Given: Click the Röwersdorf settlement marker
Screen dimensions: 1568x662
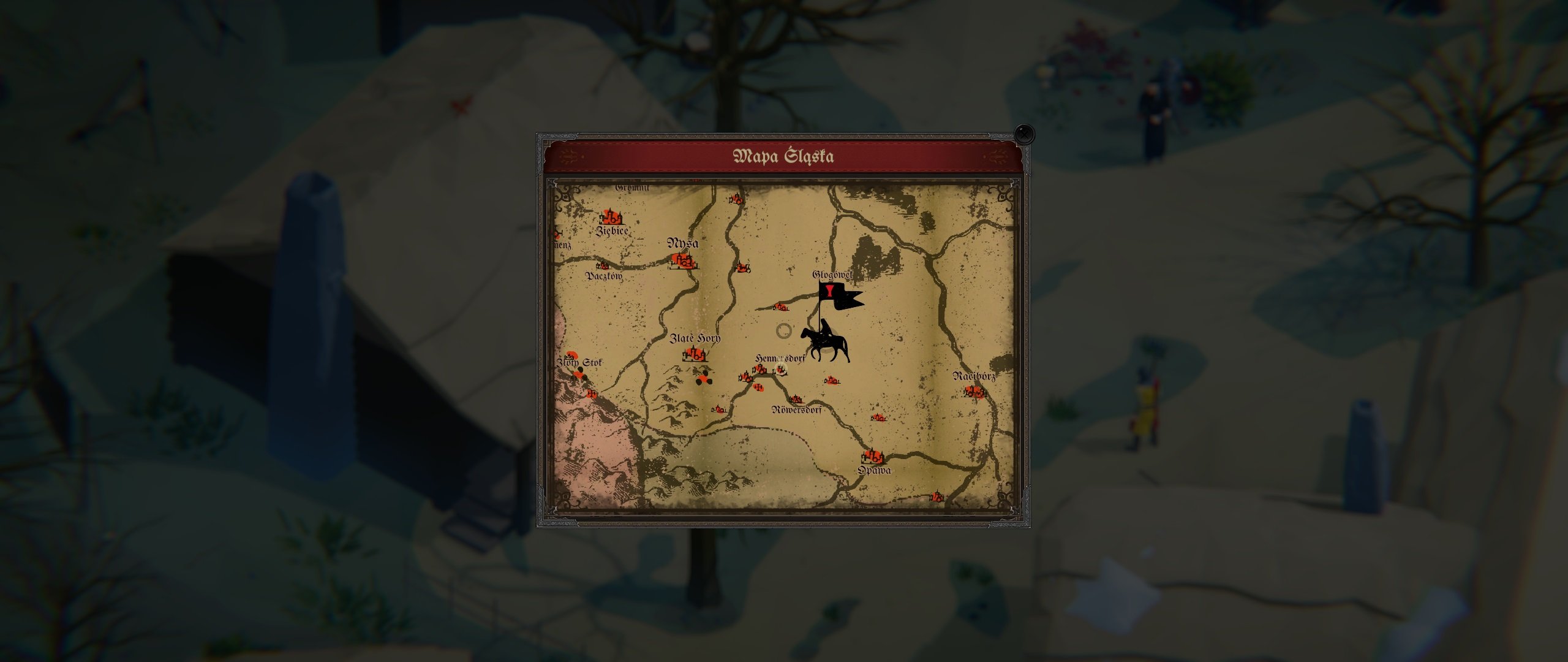Looking at the screenshot, I should coord(795,399).
